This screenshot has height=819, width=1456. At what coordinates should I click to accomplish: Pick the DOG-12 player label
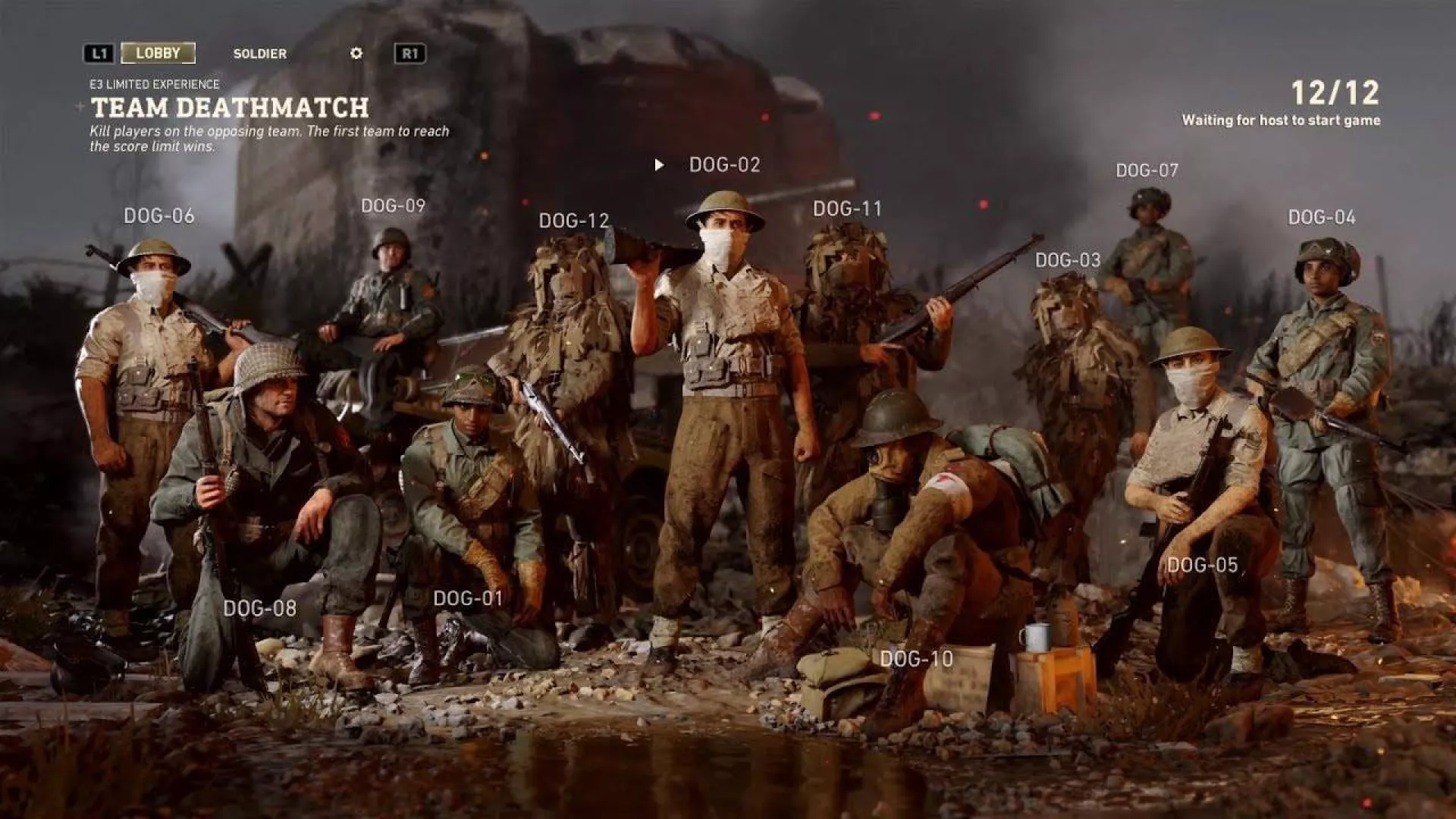click(x=574, y=221)
